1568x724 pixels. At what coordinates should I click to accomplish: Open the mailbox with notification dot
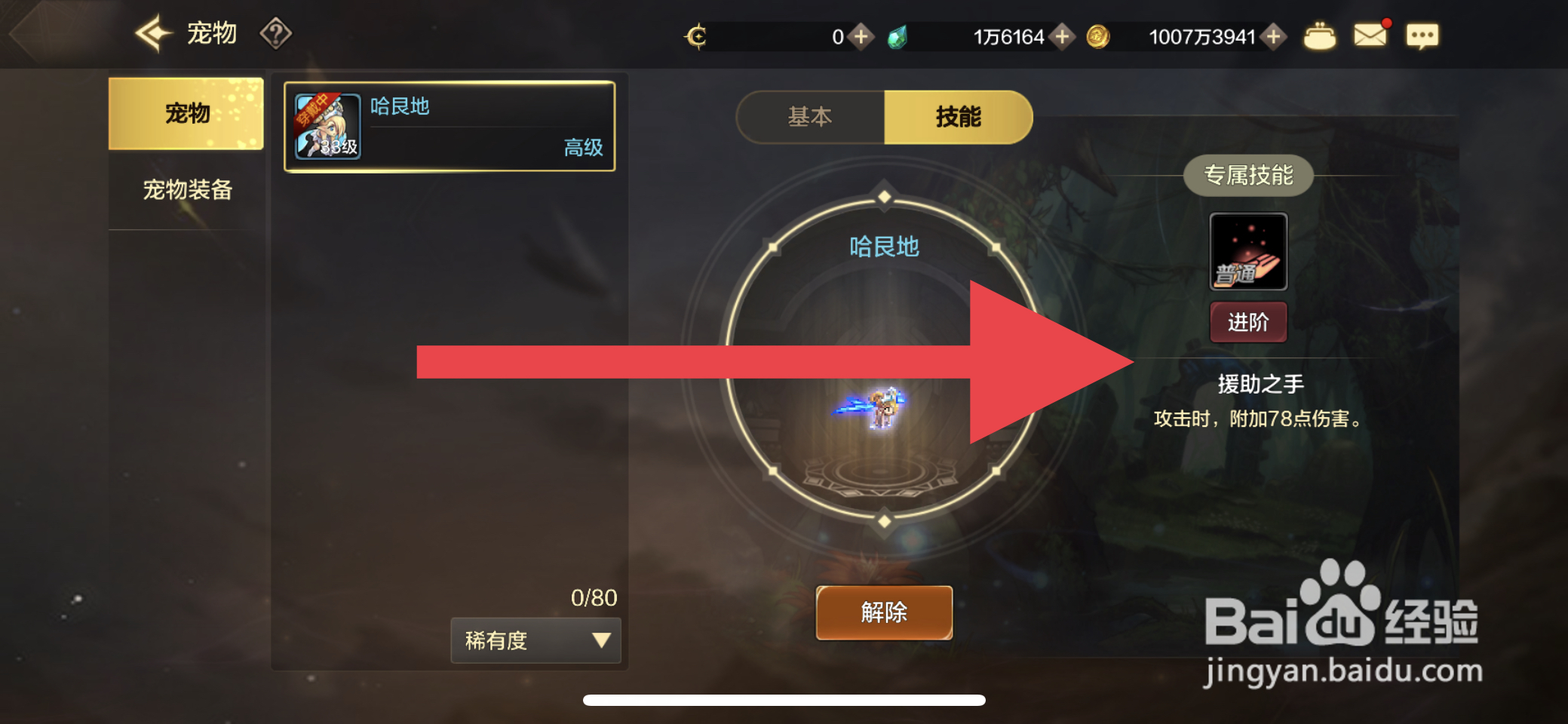(x=1371, y=33)
